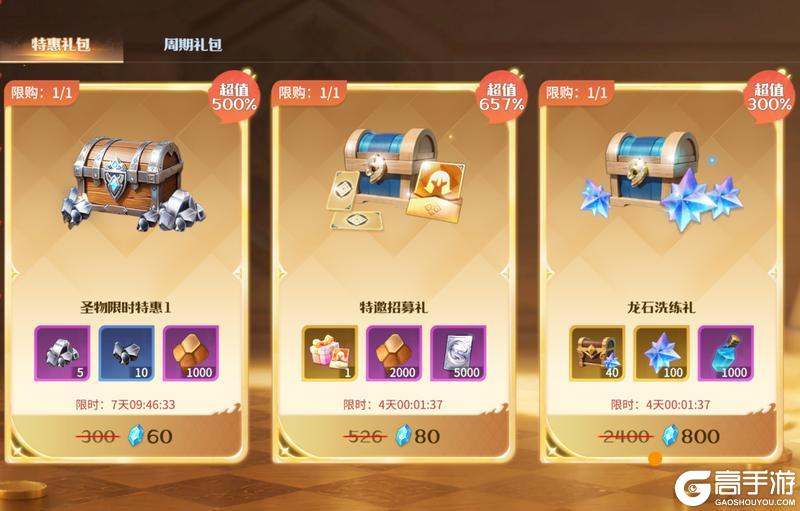Select the silver card item with quantity 5000
This screenshot has height=511, width=800.
[x=458, y=353]
